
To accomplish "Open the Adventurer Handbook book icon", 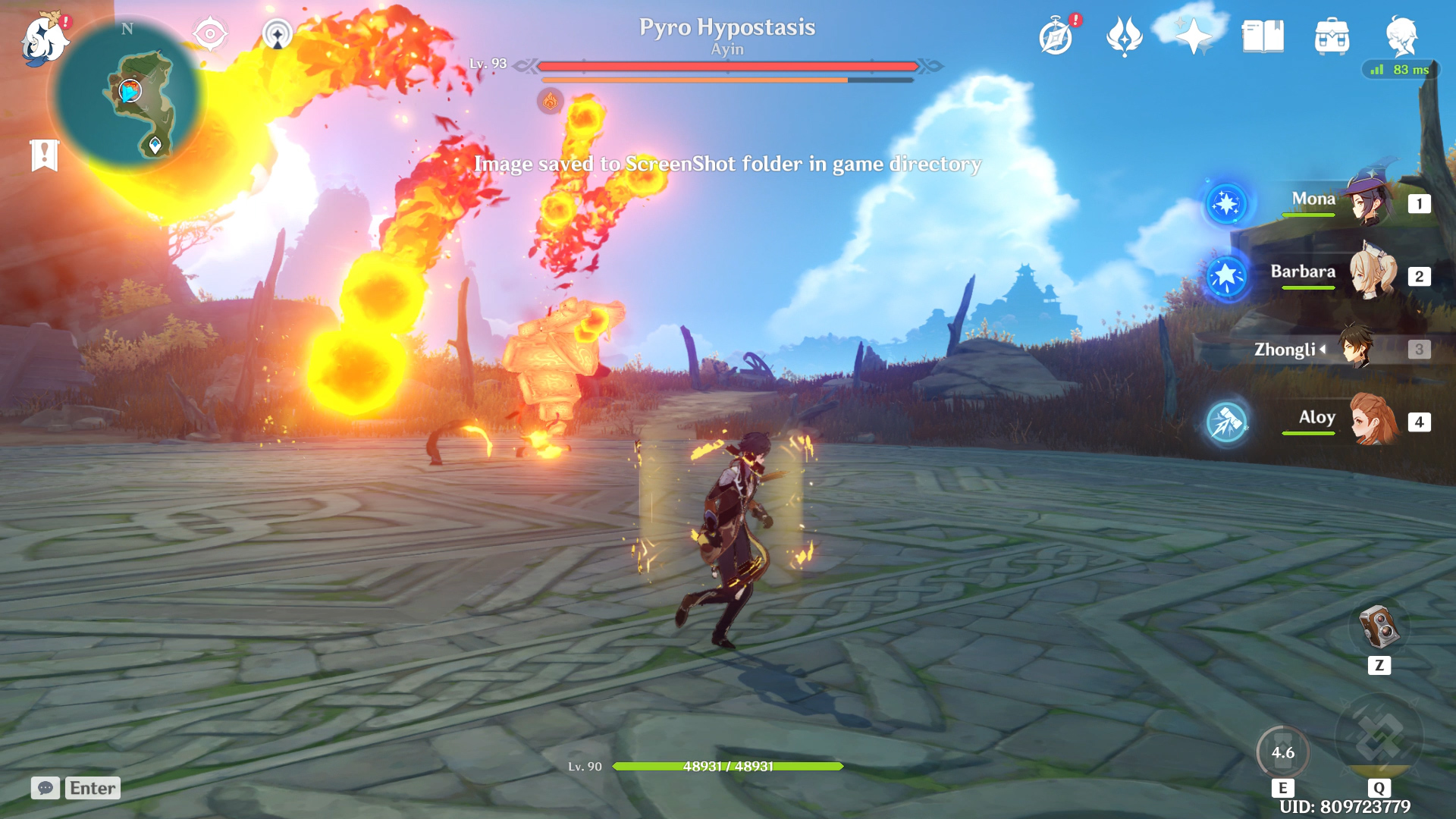I will tap(1263, 36).
